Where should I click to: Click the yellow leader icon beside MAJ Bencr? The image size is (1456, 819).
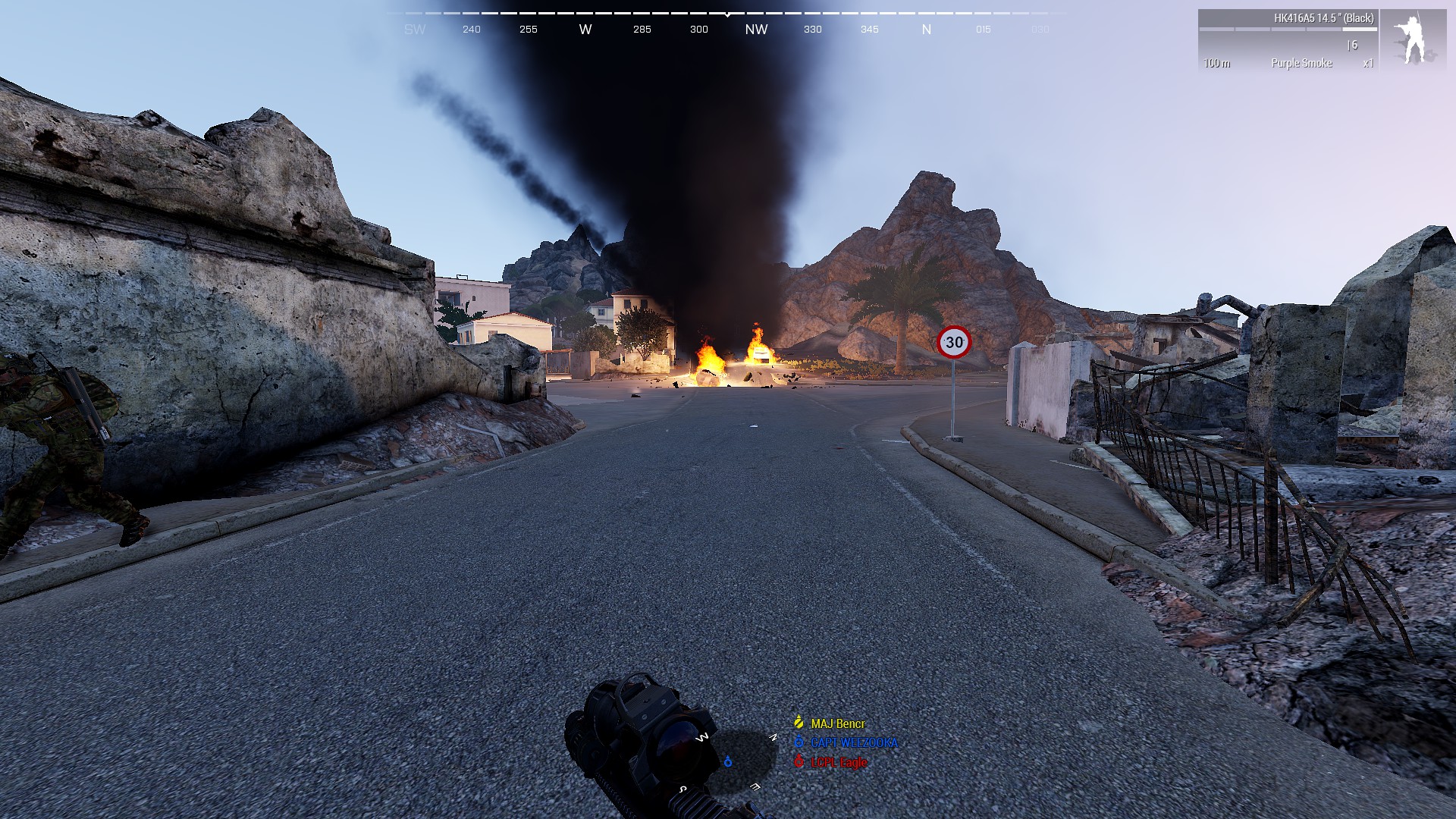point(799,722)
